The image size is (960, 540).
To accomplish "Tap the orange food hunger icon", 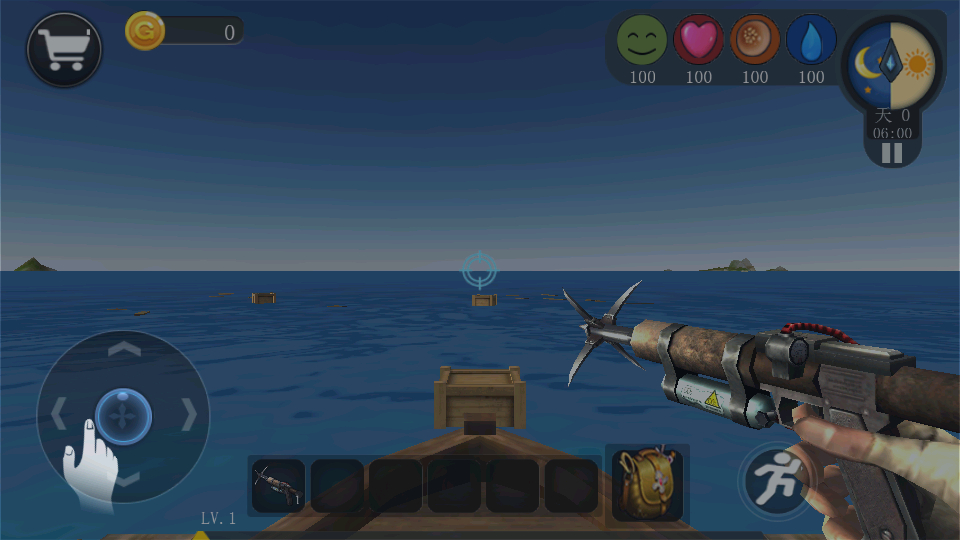I will coord(755,41).
